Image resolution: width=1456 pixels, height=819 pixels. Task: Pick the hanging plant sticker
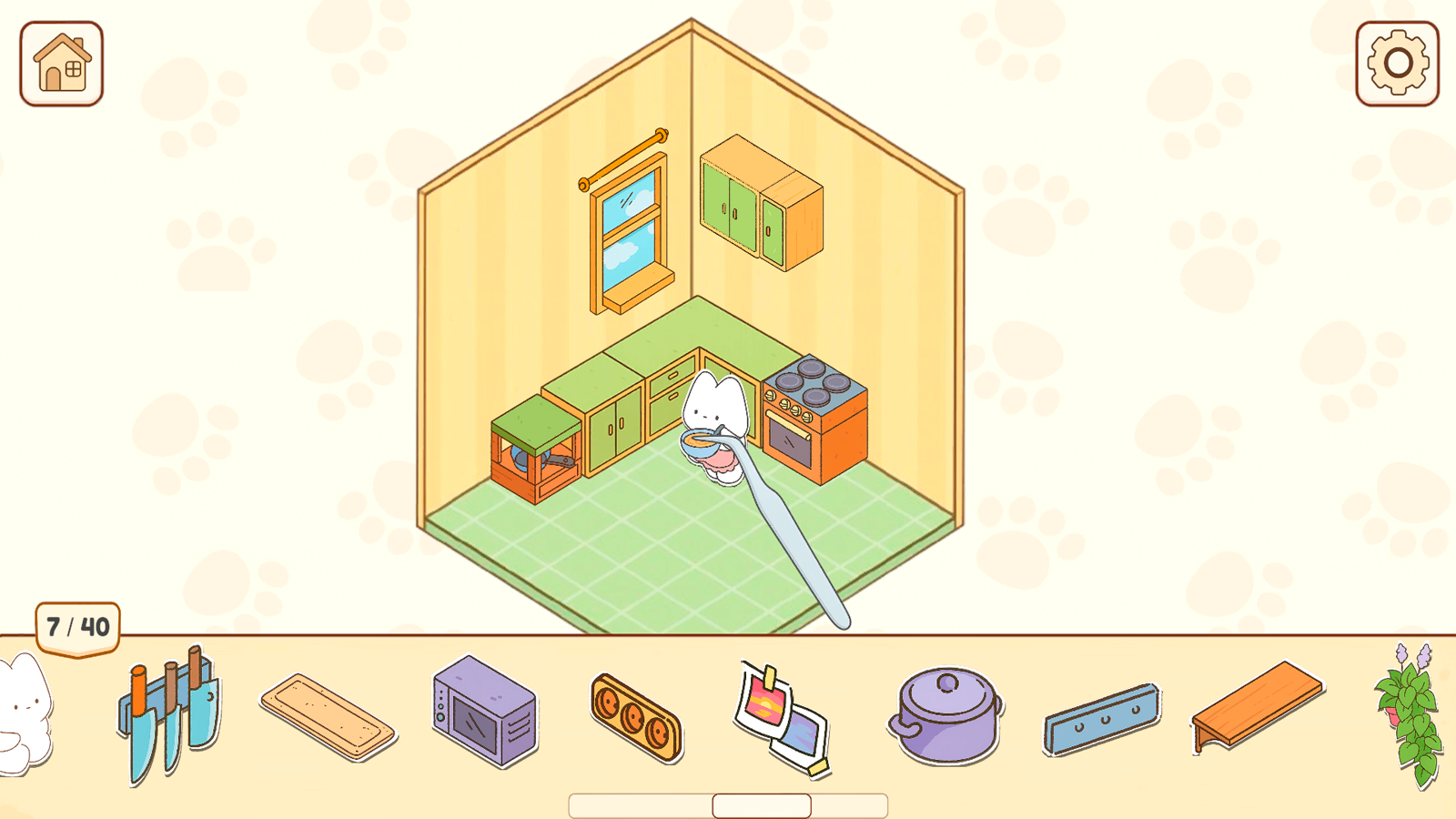(1406, 719)
